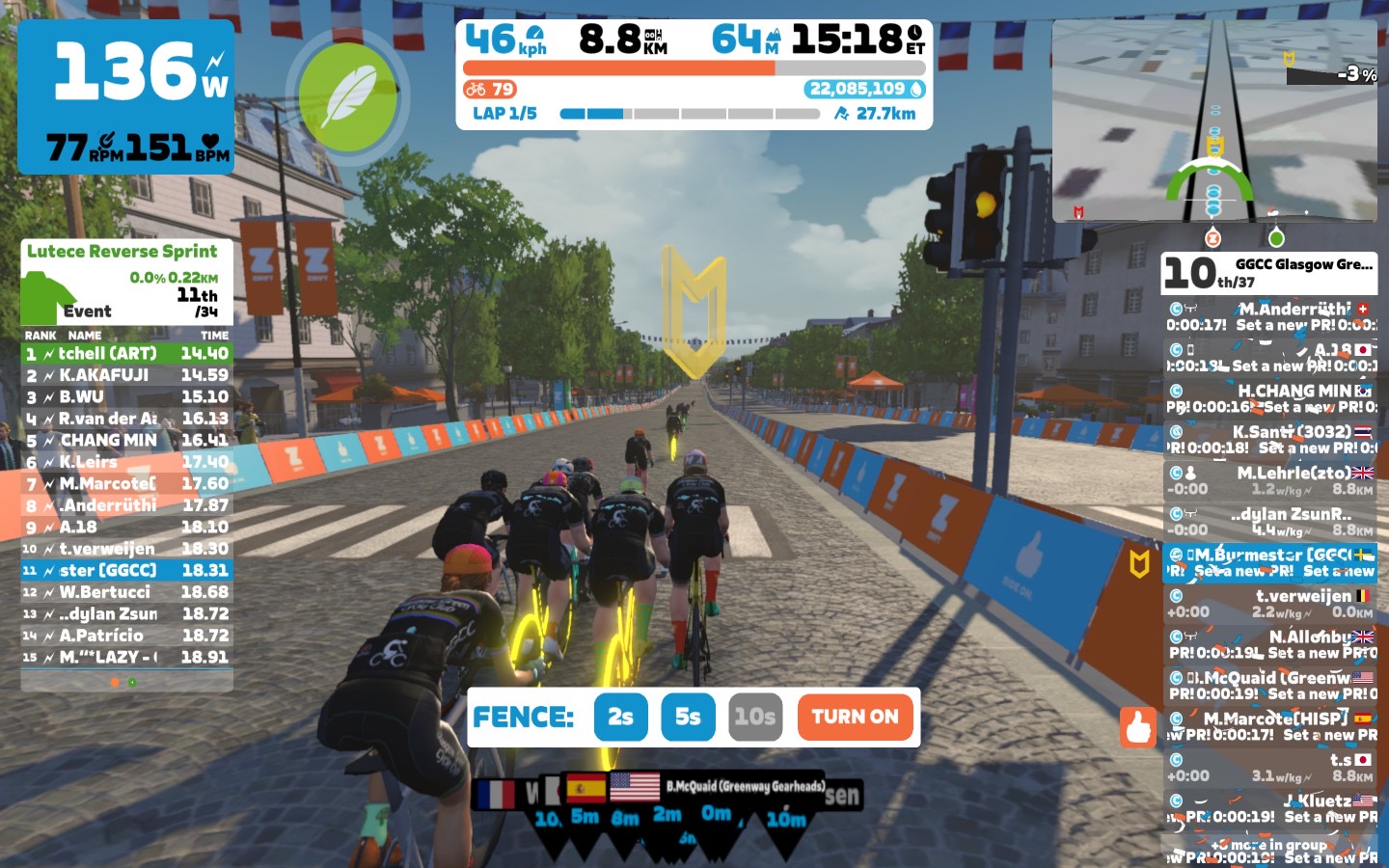1389x868 pixels.
Task: Select W.Bertucci leaderboard row
Action: coord(126,592)
